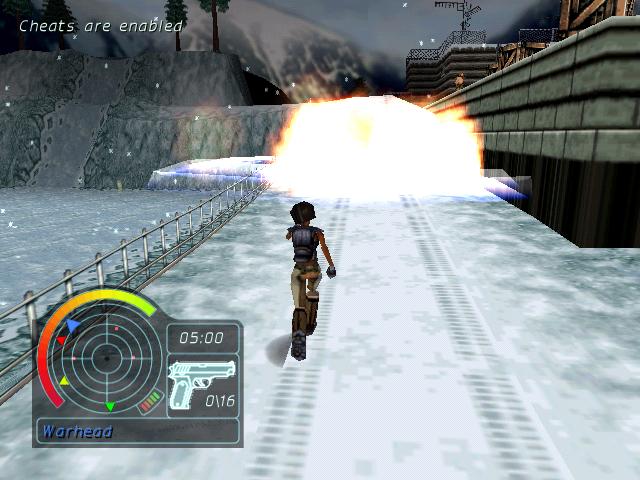Select the green triangle radar marker
This screenshot has width=640, height=480.
pyautogui.click(x=110, y=407)
